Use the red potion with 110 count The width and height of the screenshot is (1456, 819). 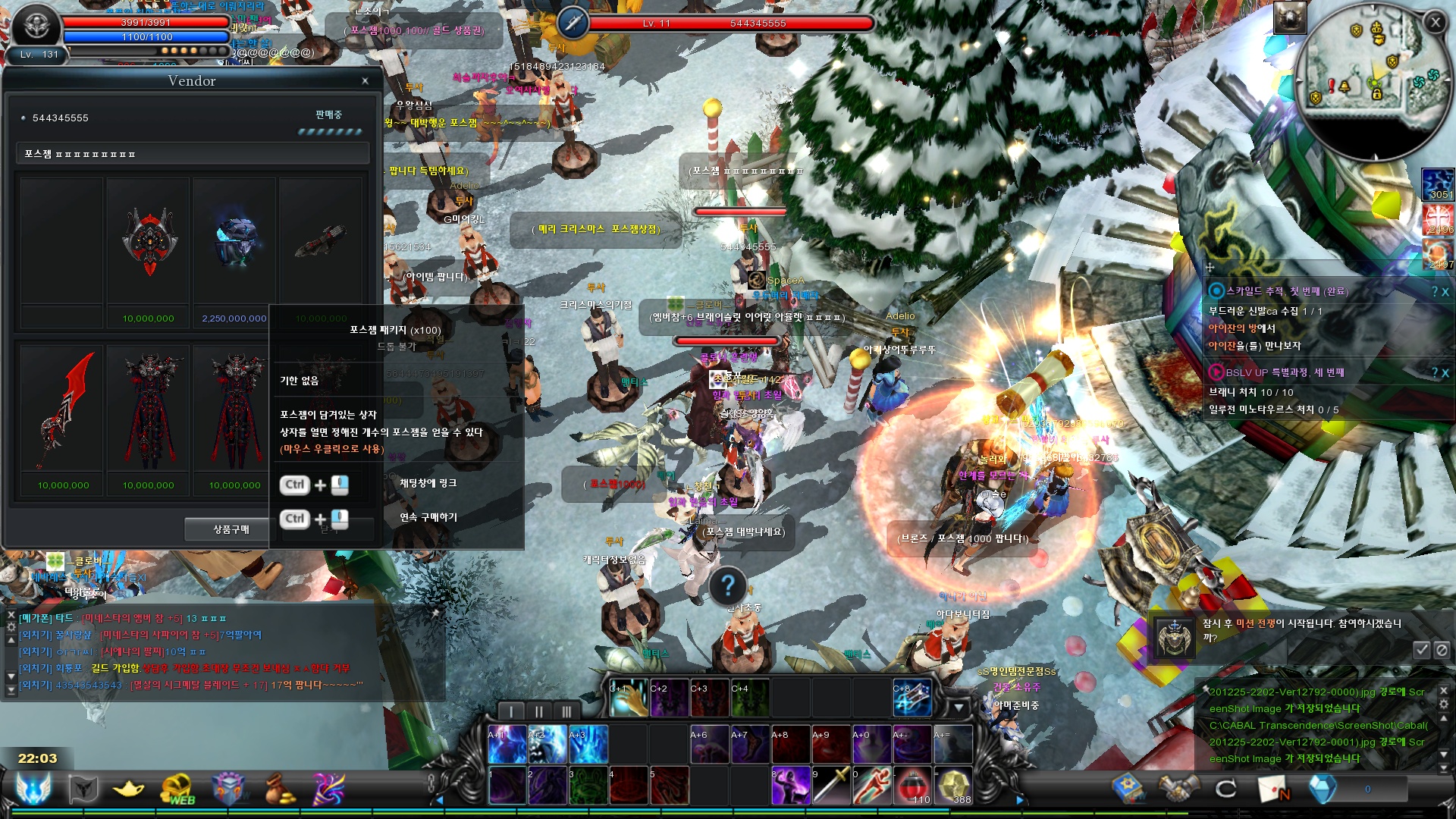click(x=912, y=786)
